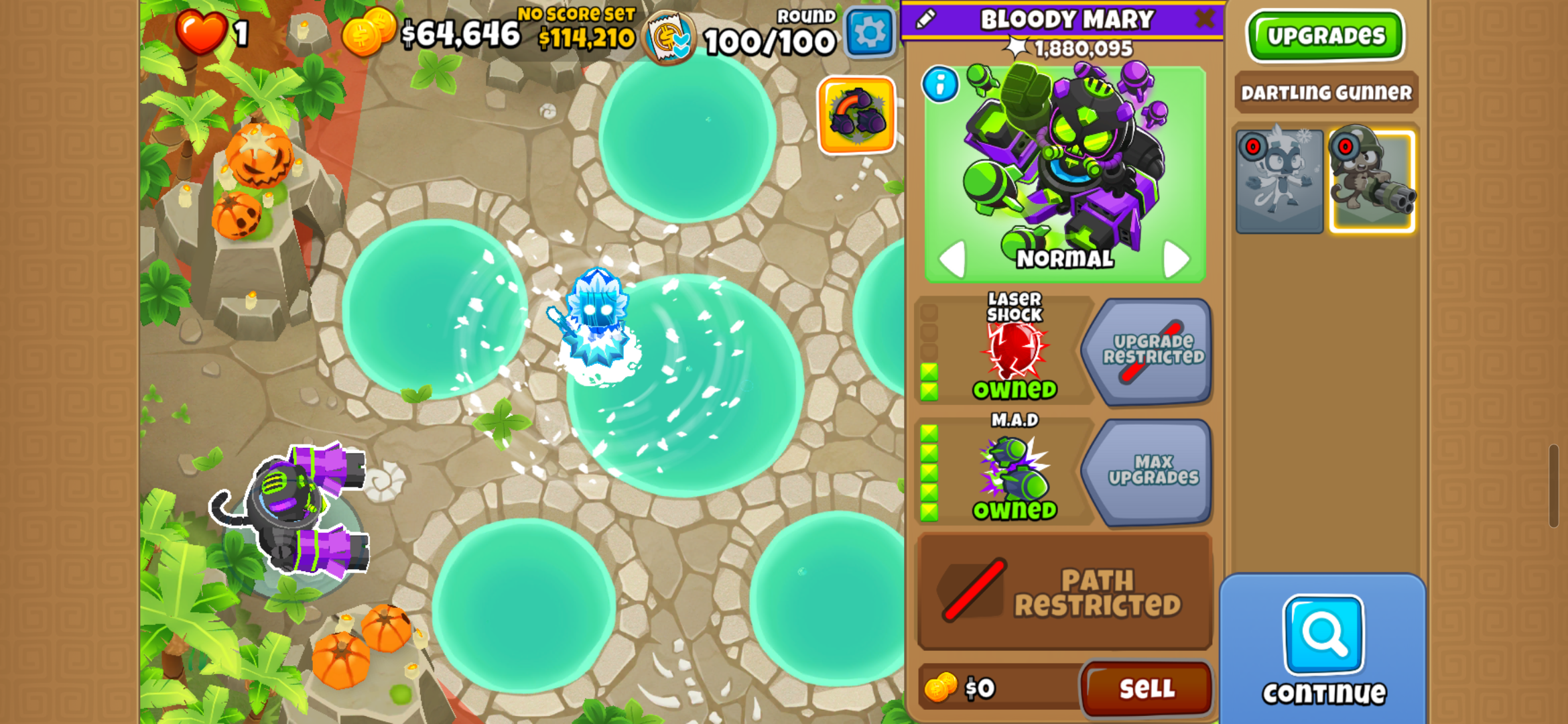Toggle the auto-collect cash badge icon
Image resolution: width=1568 pixels, height=724 pixels.
(668, 38)
